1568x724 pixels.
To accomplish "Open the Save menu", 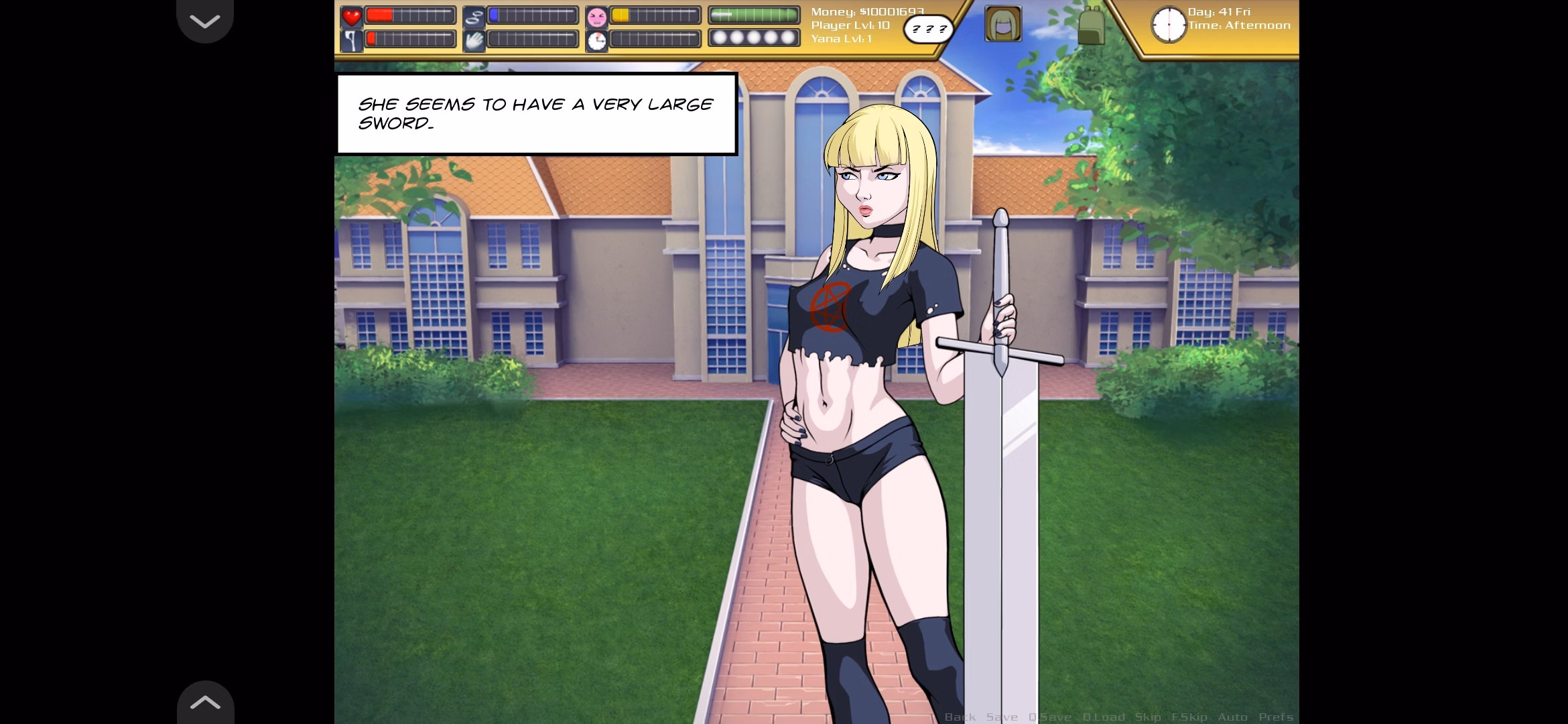I will 1002,717.
